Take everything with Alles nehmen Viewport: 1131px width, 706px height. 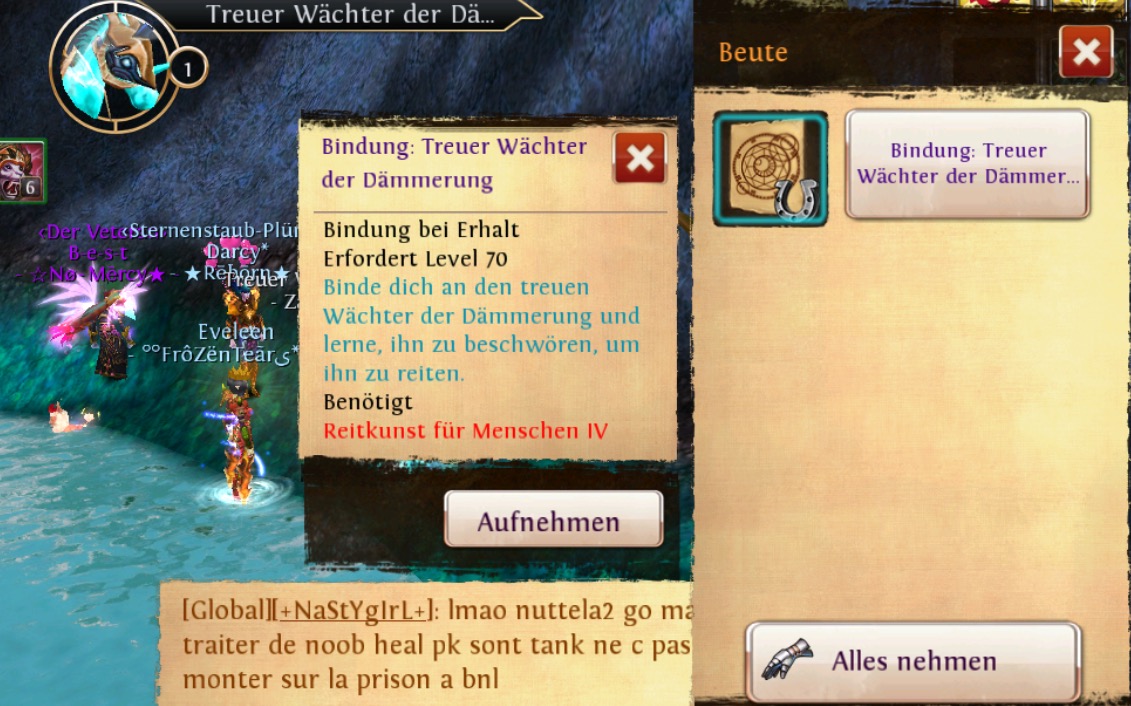913,661
